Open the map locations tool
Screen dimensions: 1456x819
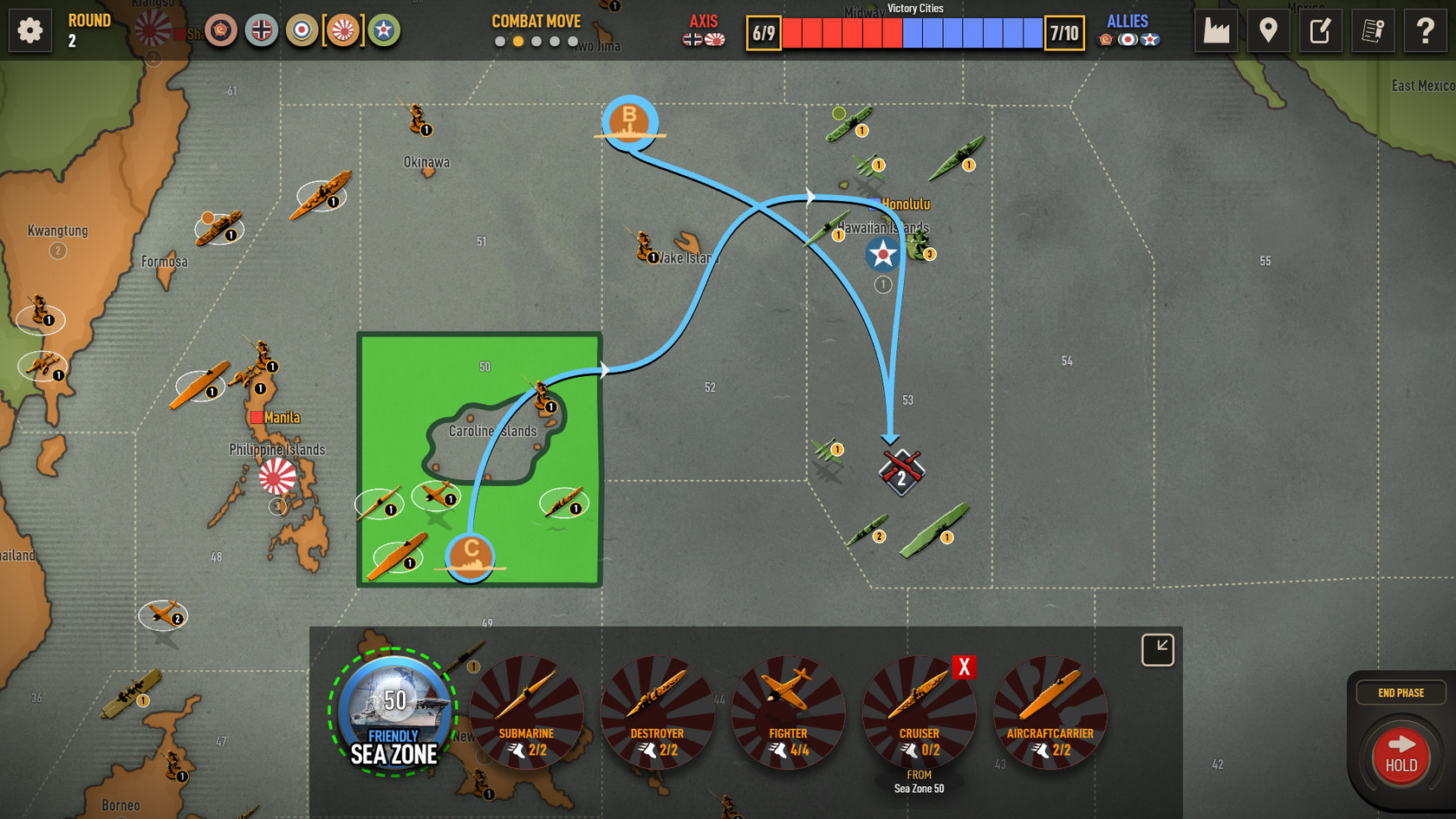click(1269, 30)
